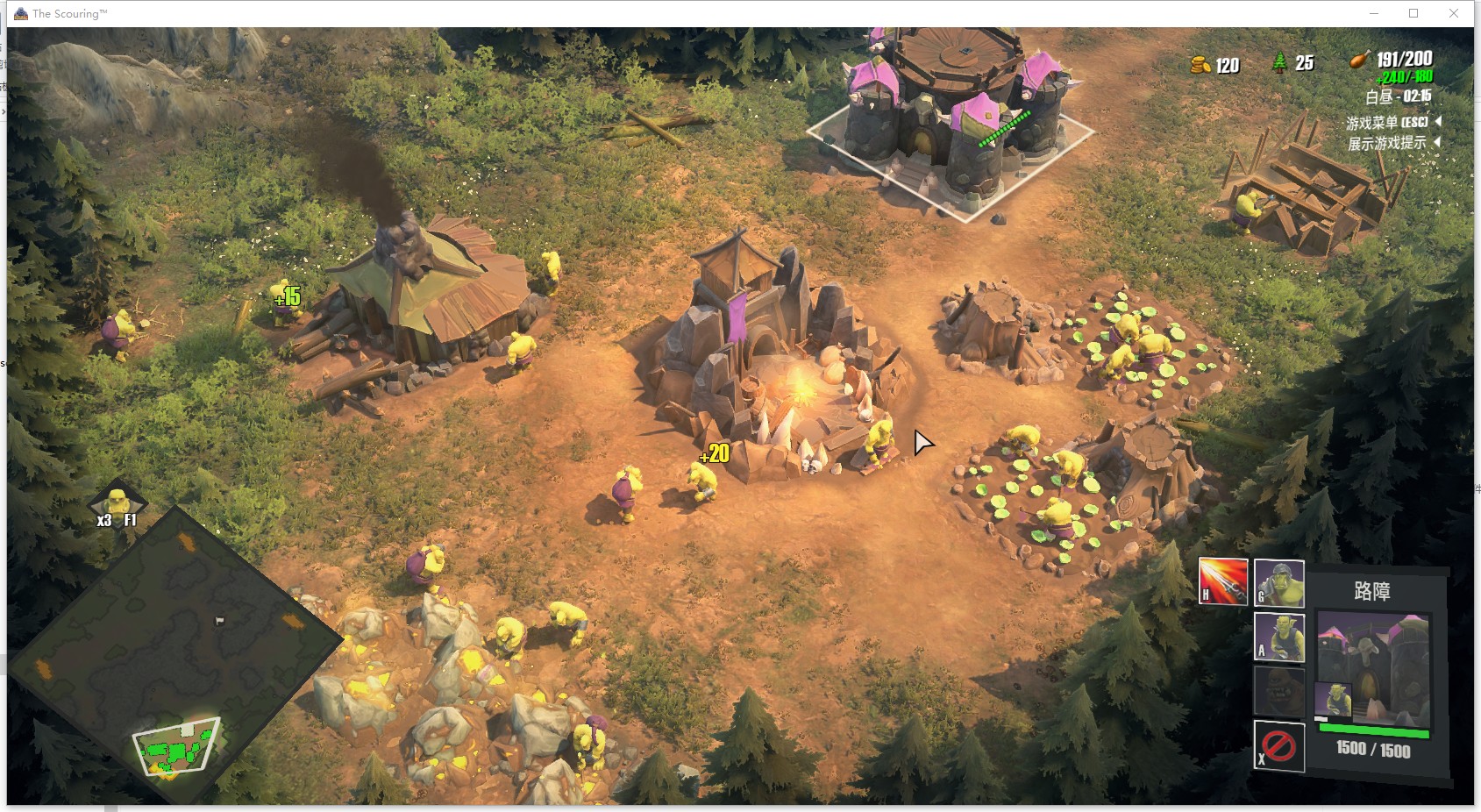Maximize the game window

point(1413,13)
